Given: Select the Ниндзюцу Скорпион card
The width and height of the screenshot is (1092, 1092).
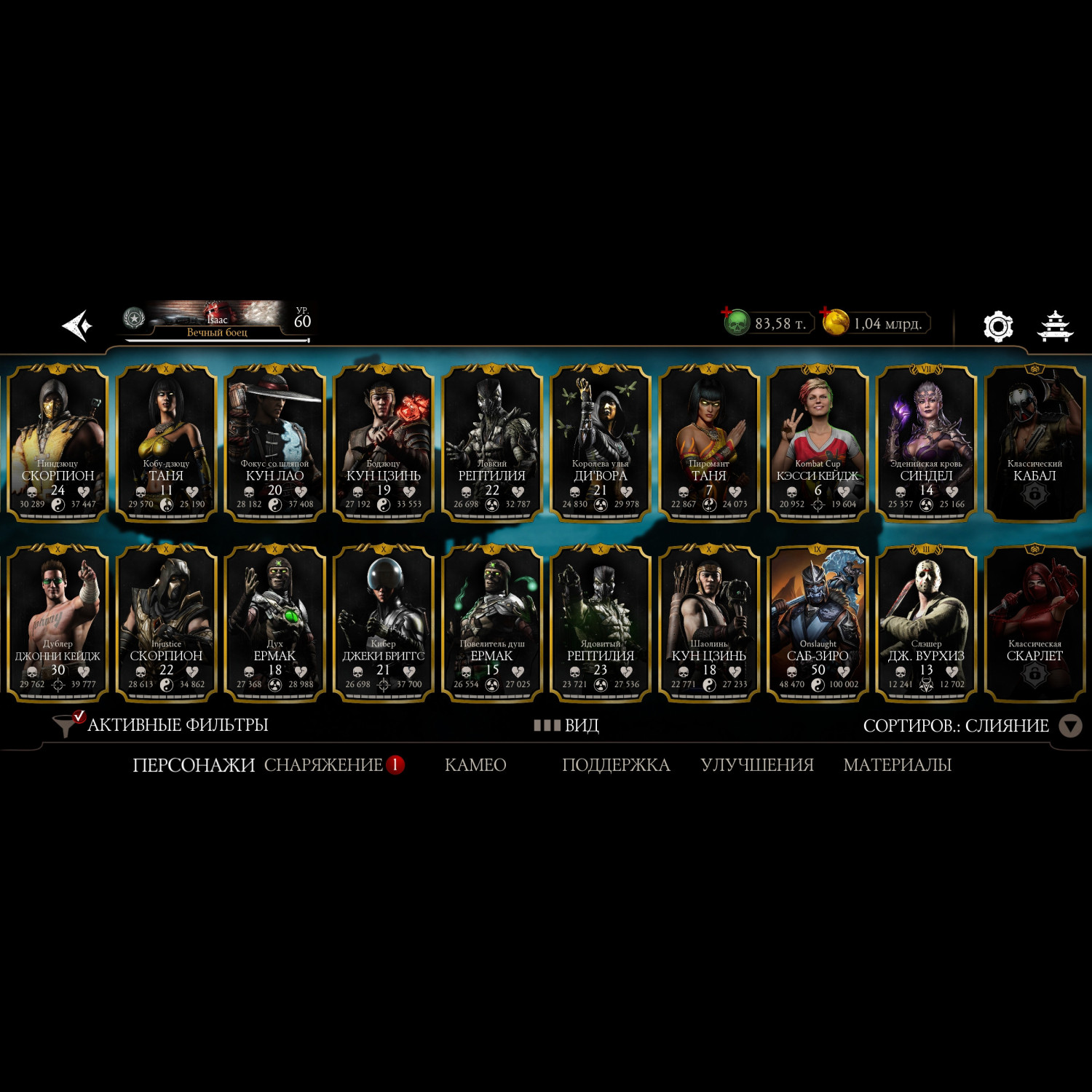Looking at the screenshot, I should pos(58,443).
